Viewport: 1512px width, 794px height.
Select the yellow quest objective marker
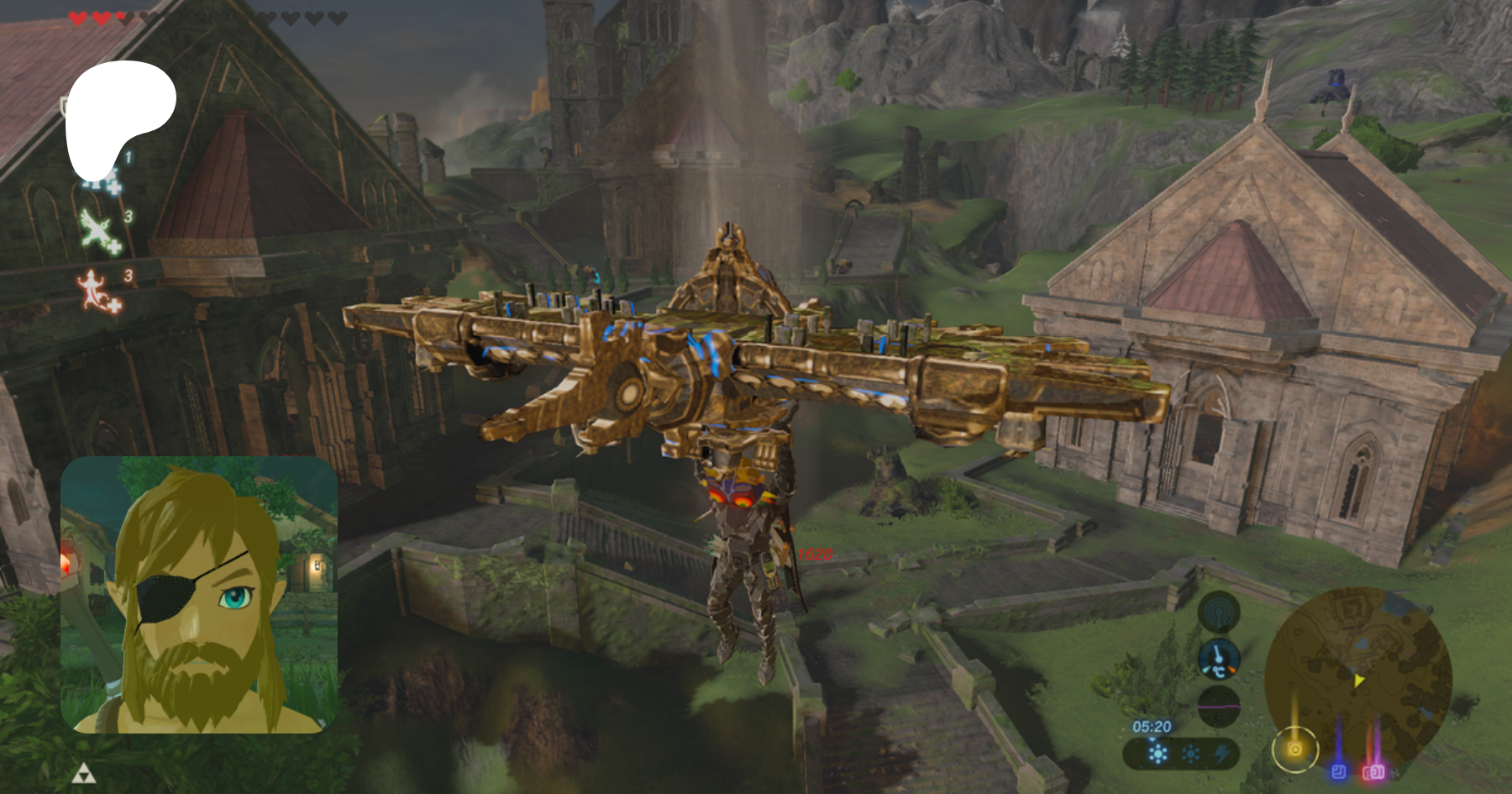[x=1294, y=749]
